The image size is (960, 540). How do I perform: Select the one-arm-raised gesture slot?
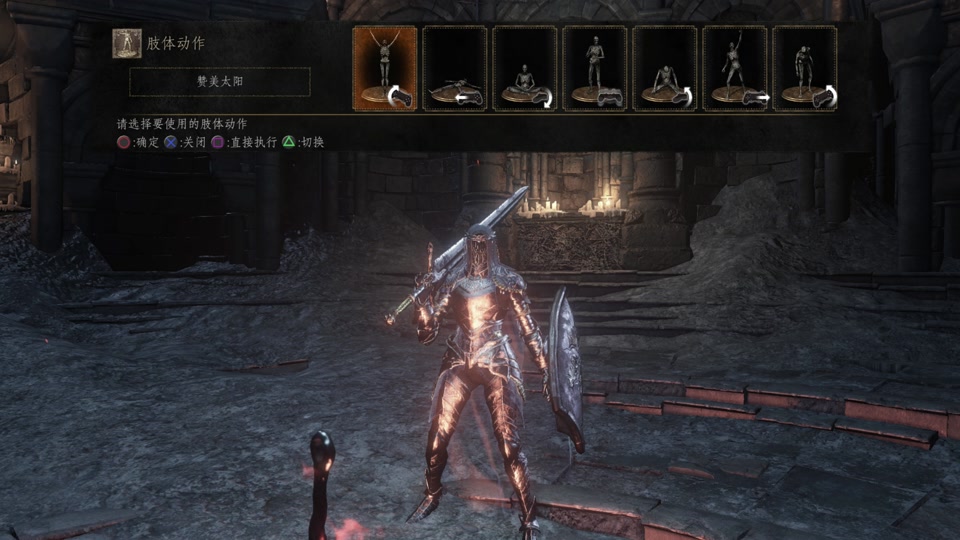(x=735, y=68)
